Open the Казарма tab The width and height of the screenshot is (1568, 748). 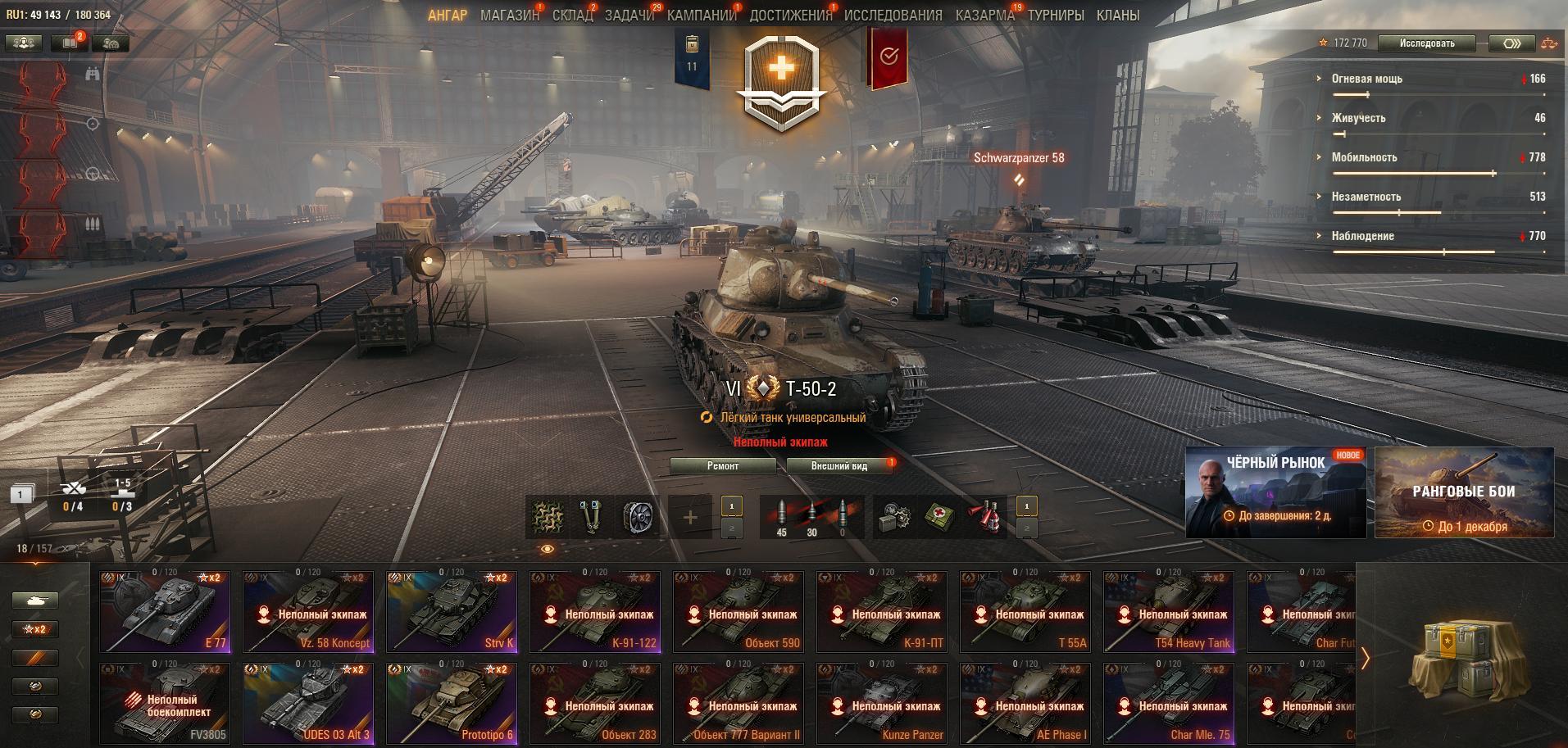point(984,15)
